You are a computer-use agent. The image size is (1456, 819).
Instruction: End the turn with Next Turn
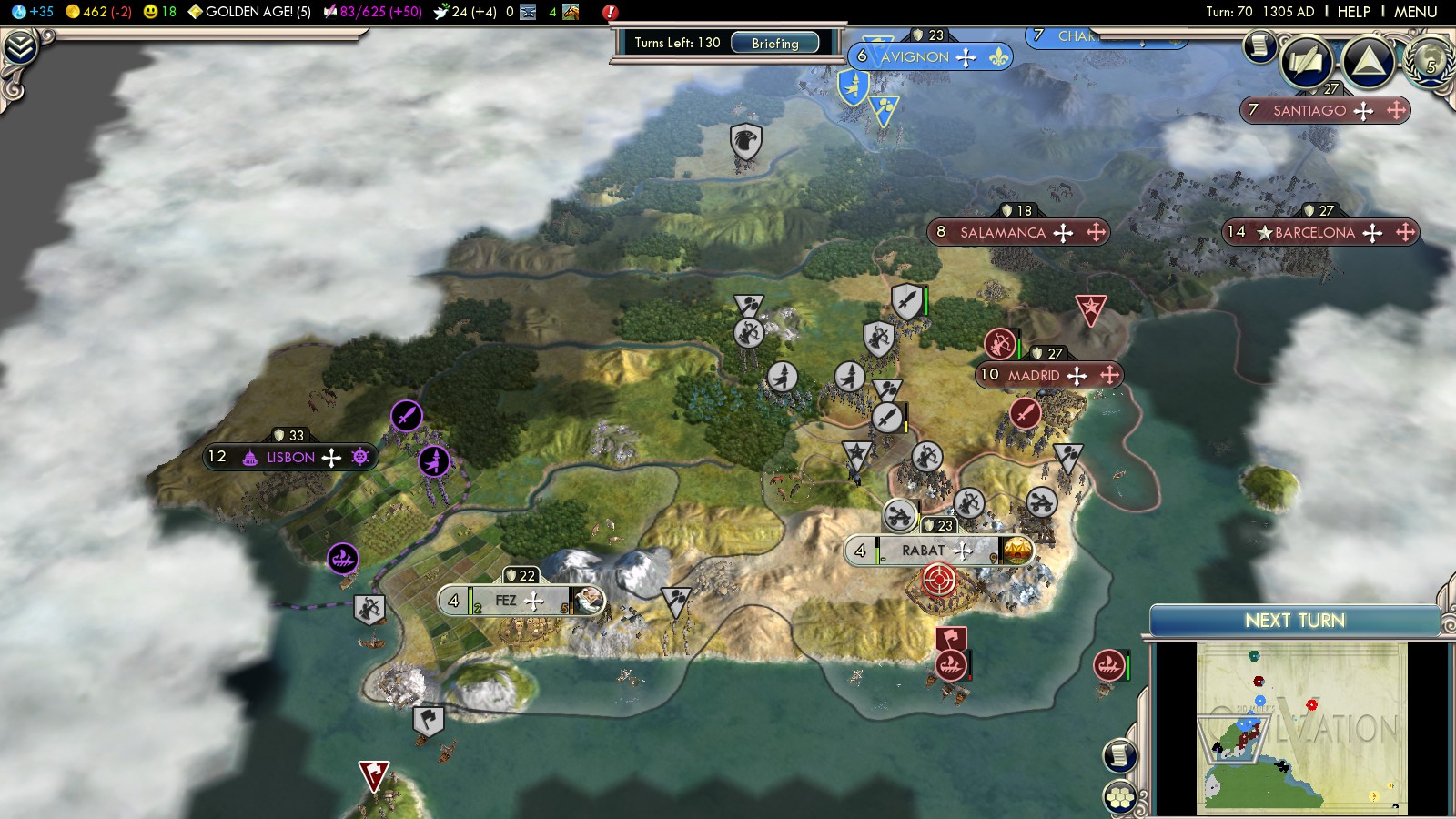[x=1294, y=621]
